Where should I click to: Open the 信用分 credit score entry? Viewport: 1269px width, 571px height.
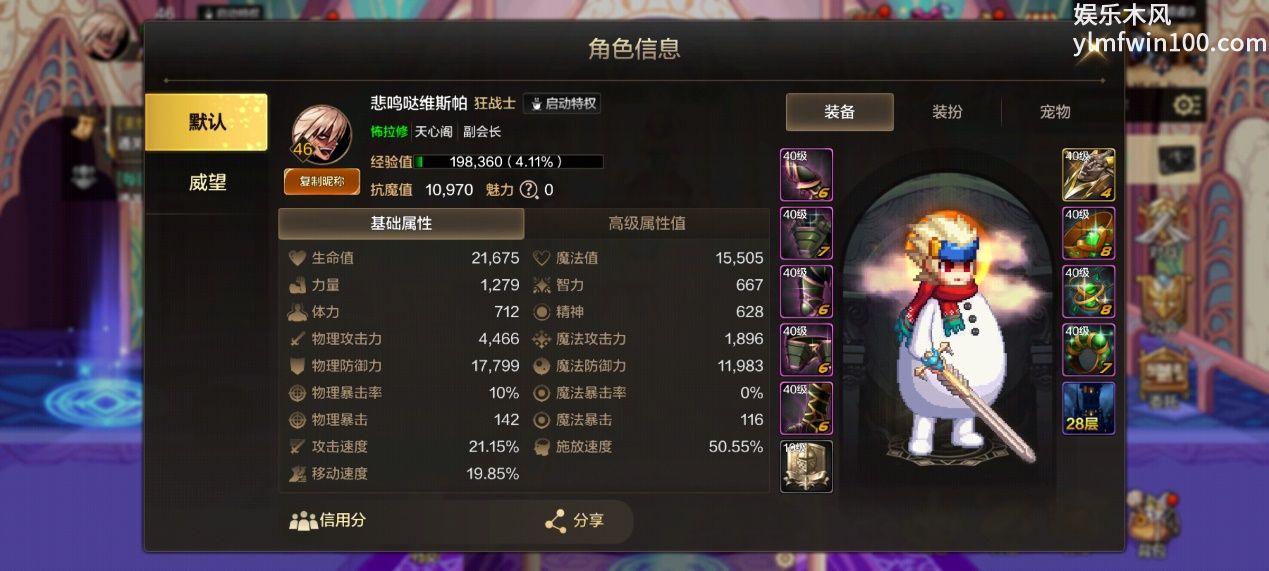click(328, 520)
